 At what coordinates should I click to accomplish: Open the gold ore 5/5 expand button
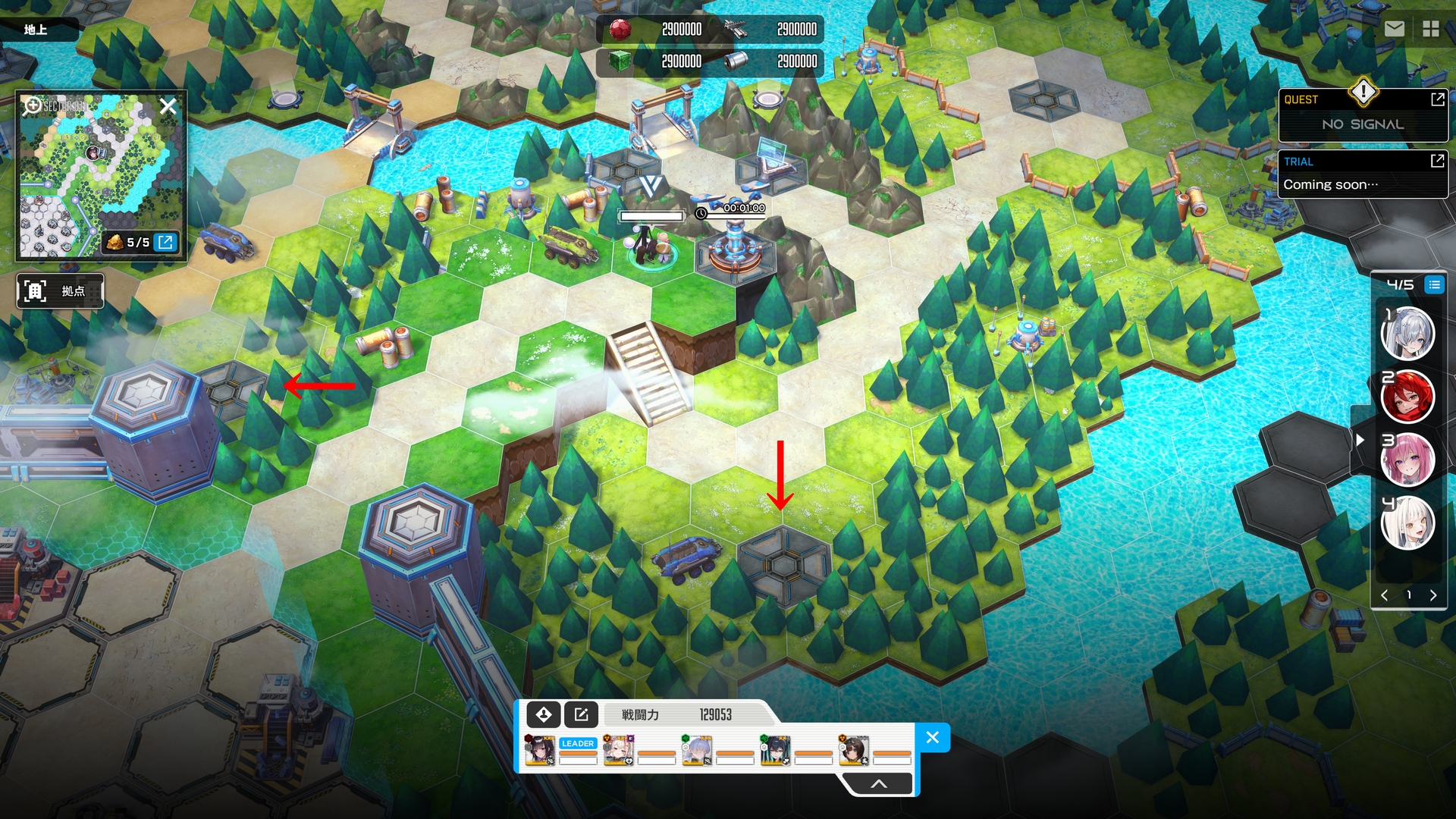165,242
